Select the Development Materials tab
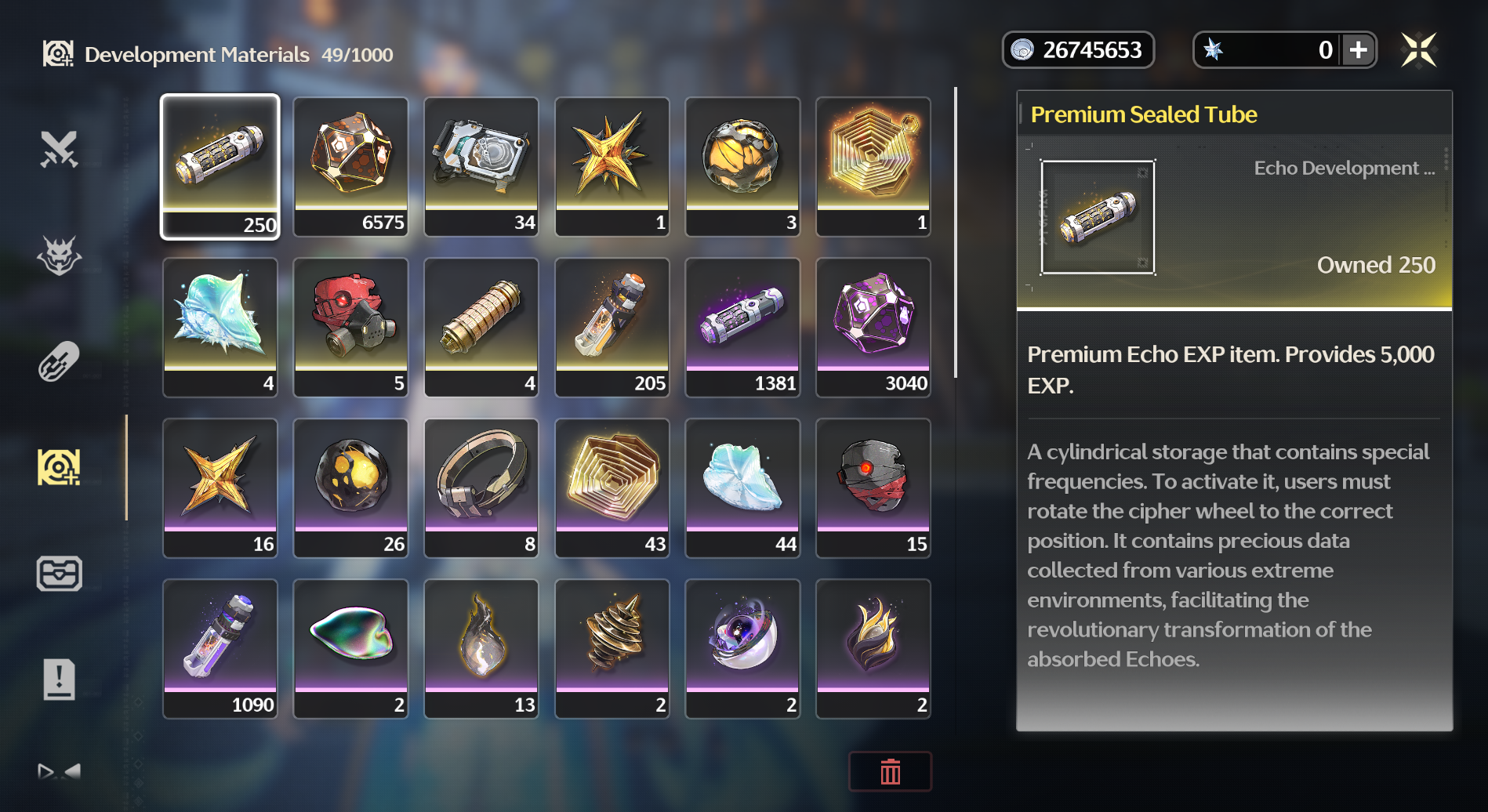The image size is (1488, 812). pyautogui.click(x=59, y=467)
